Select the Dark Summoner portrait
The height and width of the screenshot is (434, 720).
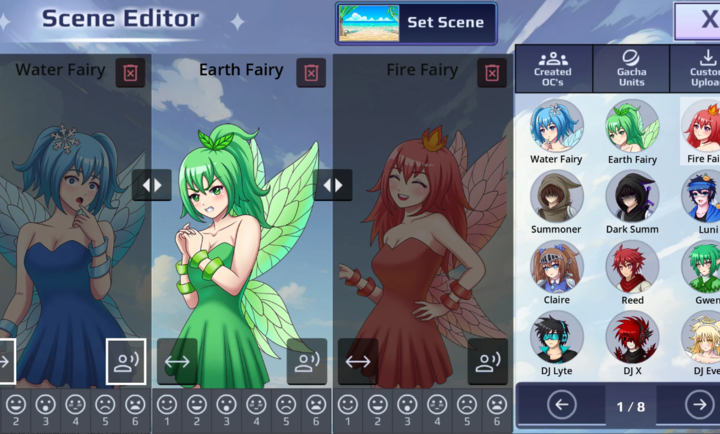point(632,196)
